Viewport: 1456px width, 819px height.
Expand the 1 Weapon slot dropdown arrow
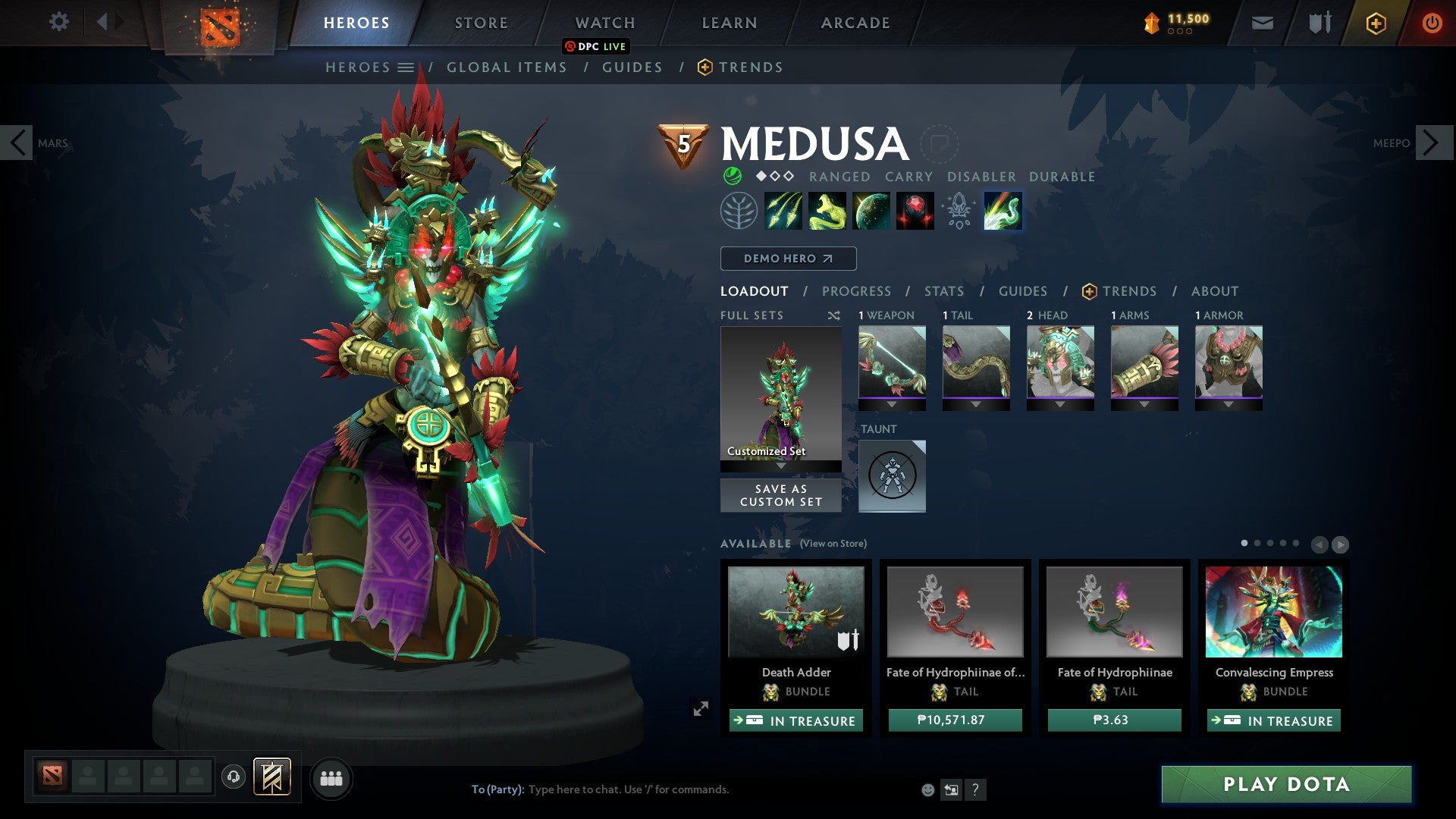pyautogui.click(x=892, y=404)
